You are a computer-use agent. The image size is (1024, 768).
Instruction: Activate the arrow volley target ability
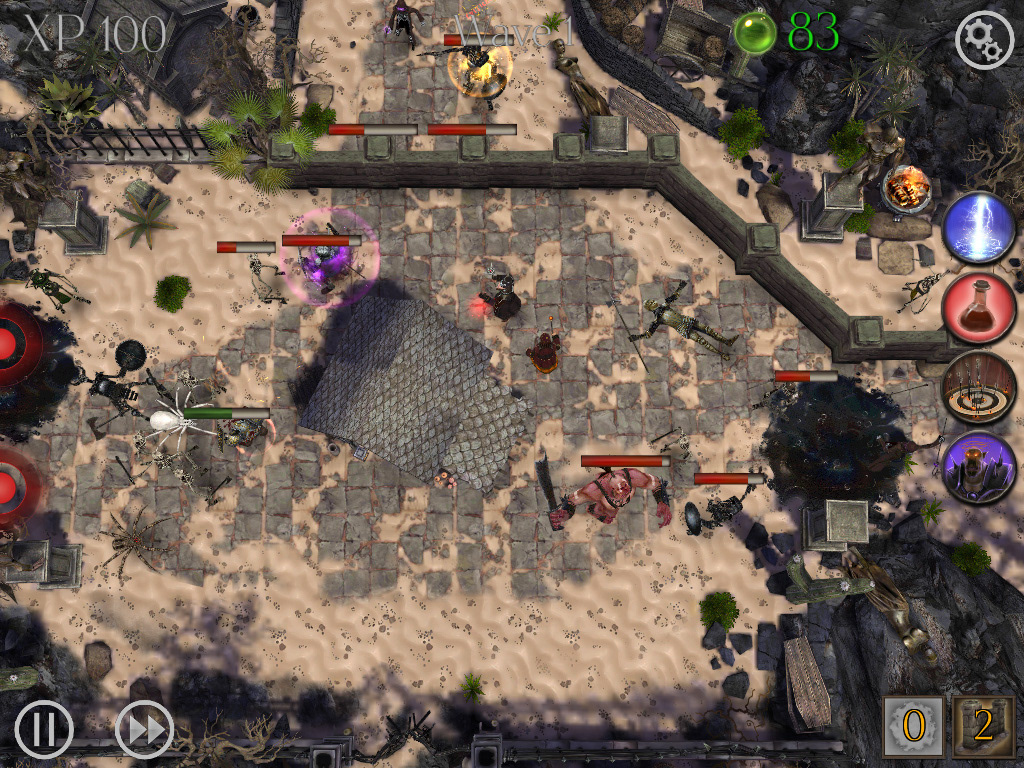tap(979, 388)
